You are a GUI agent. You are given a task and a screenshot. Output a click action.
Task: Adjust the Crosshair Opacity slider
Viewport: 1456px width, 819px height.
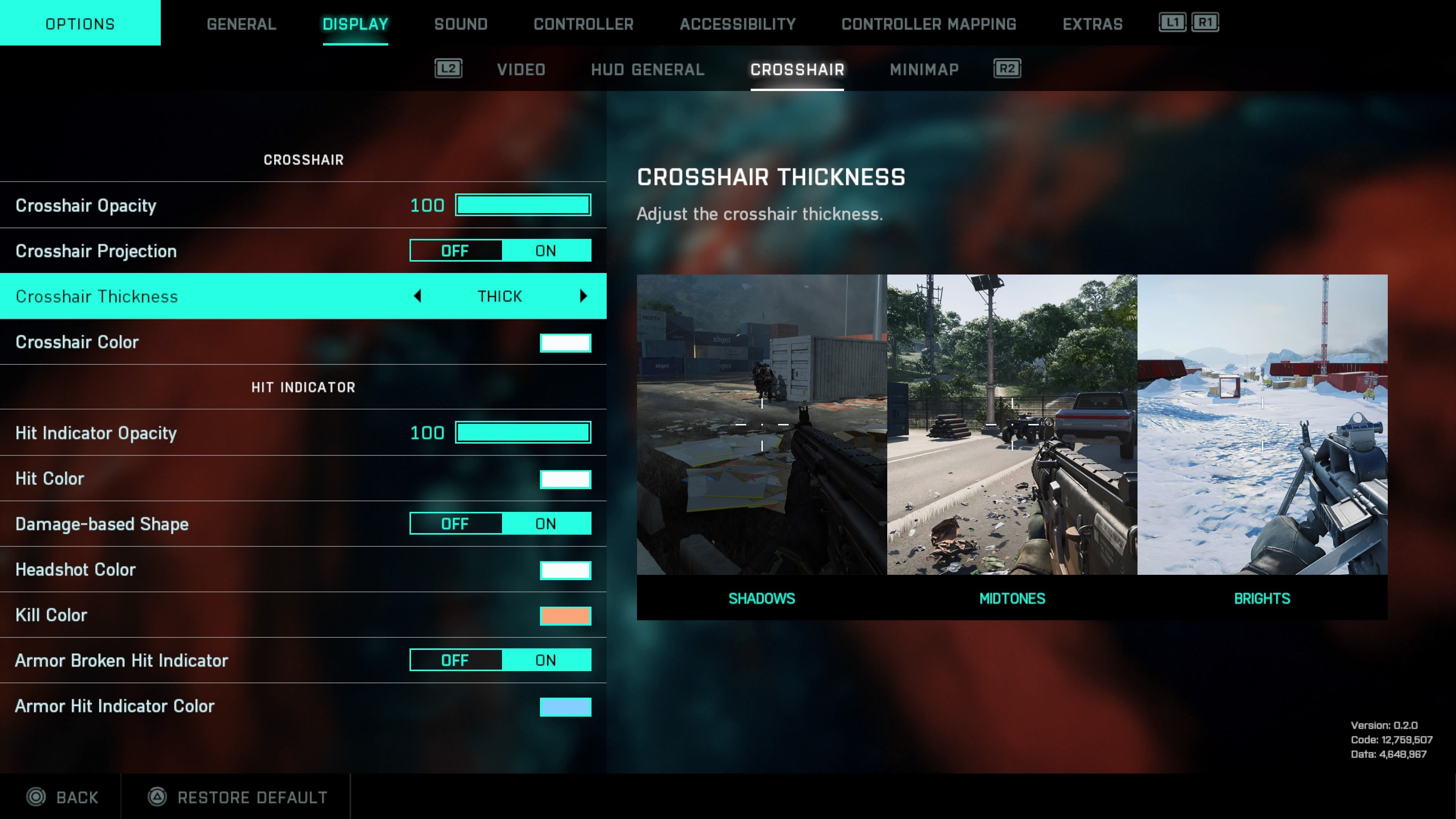522,205
